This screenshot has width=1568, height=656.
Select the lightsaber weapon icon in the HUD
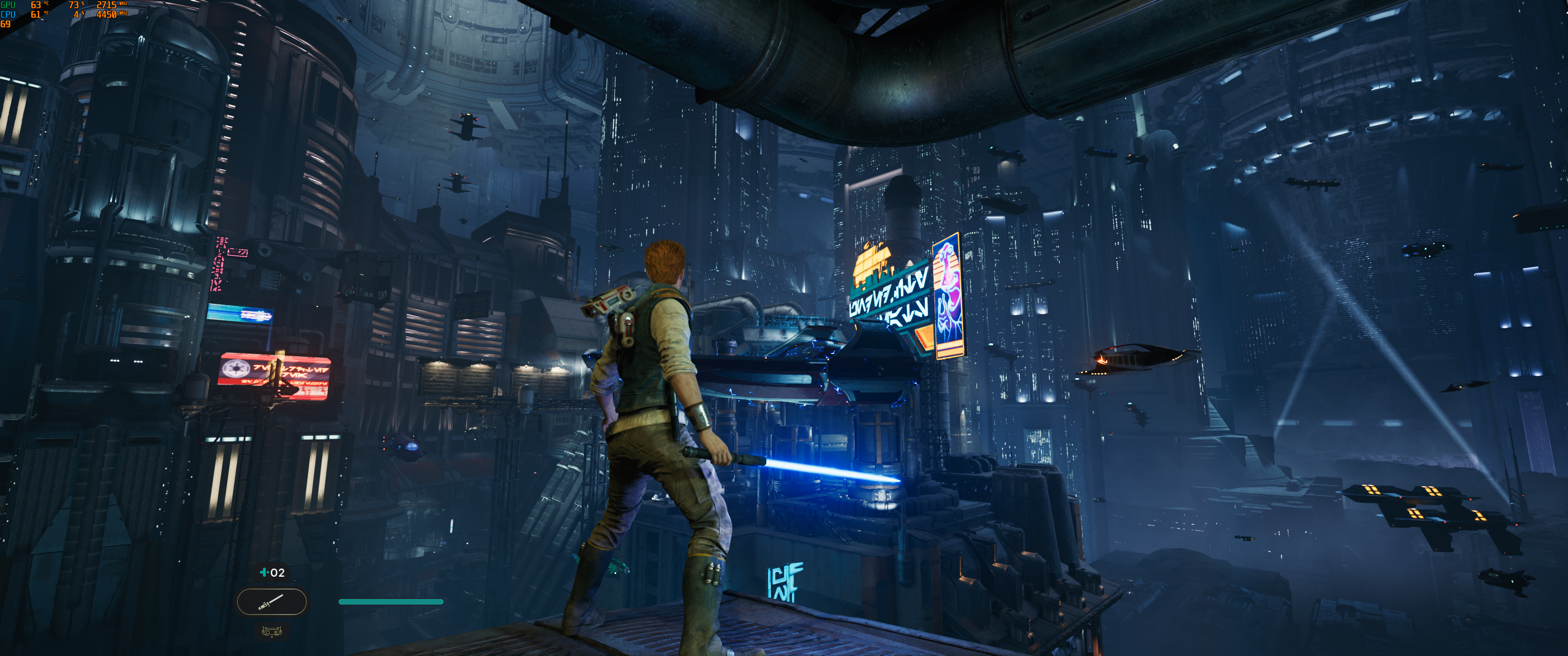click(x=272, y=601)
